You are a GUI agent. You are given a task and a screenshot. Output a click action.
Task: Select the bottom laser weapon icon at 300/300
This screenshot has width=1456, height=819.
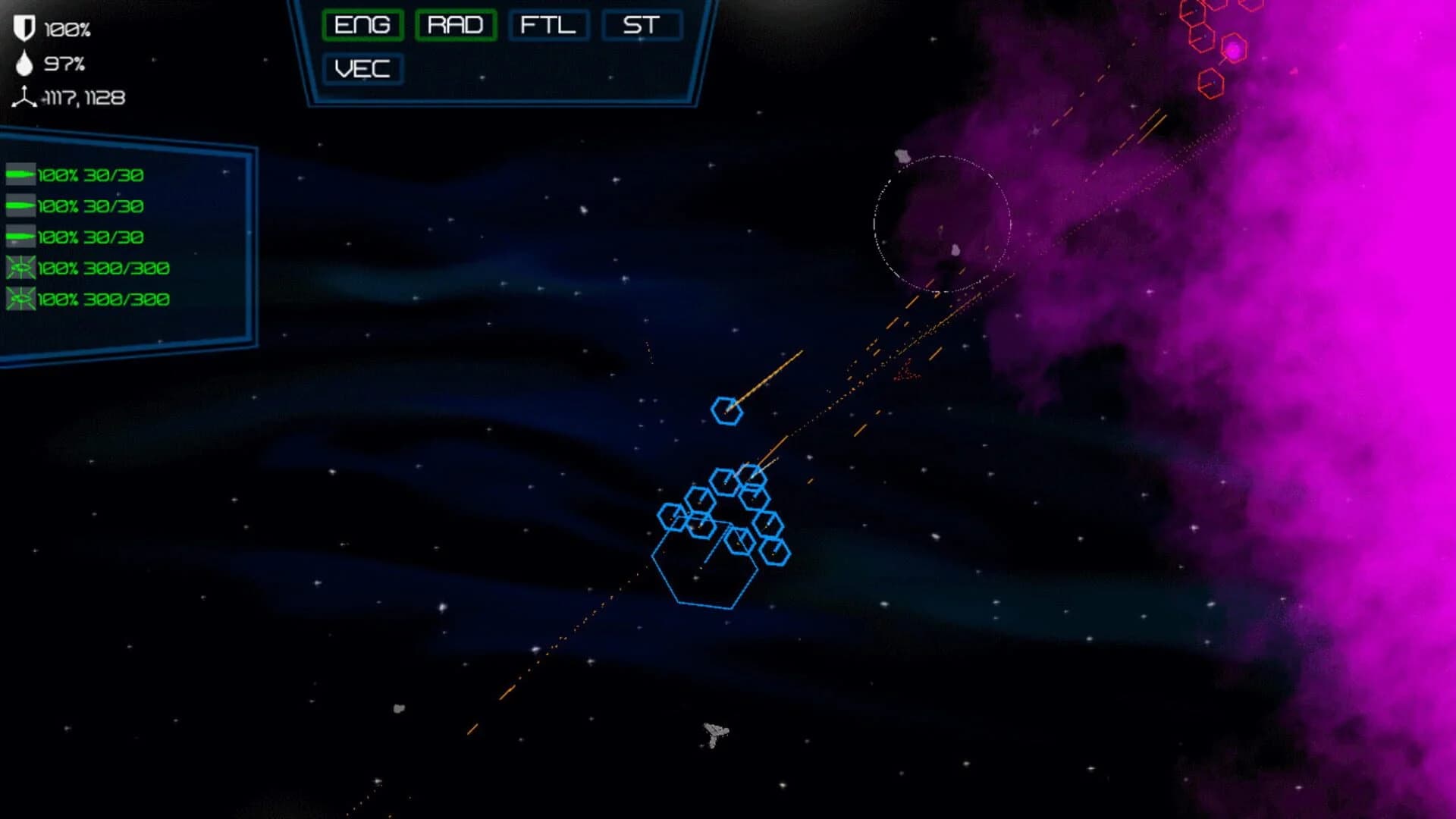pos(20,300)
